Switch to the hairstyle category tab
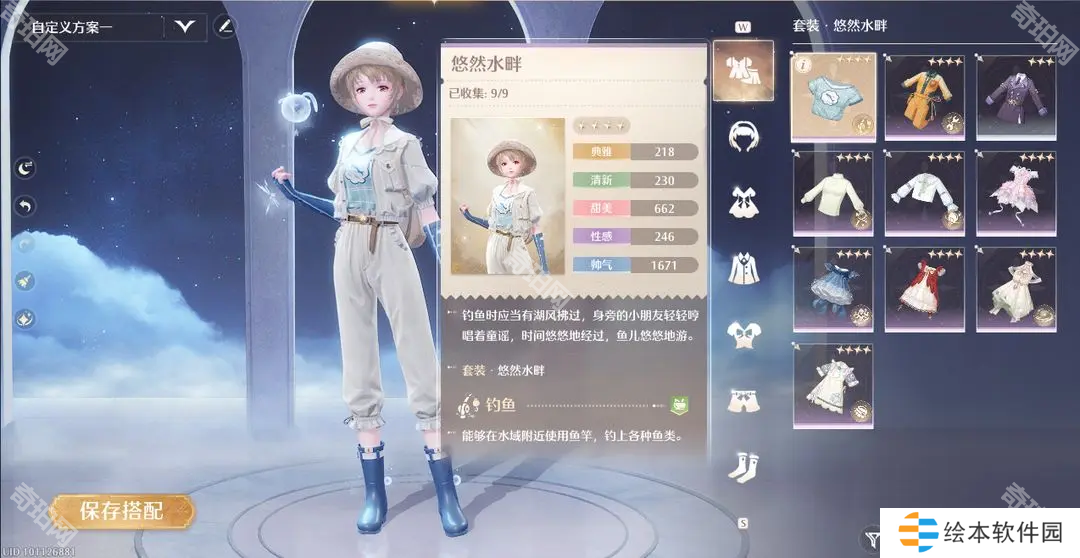Viewport: 1080px width, 558px height. (742, 135)
